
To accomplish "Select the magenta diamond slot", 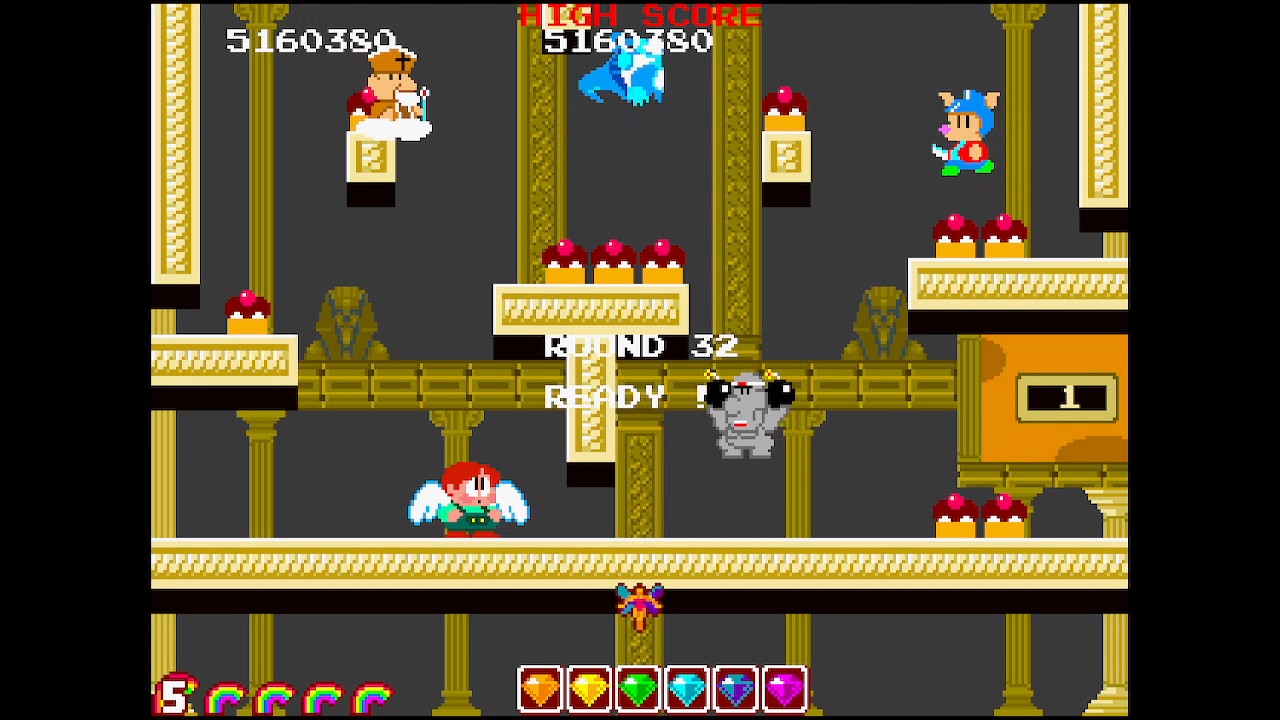I will 785,689.
